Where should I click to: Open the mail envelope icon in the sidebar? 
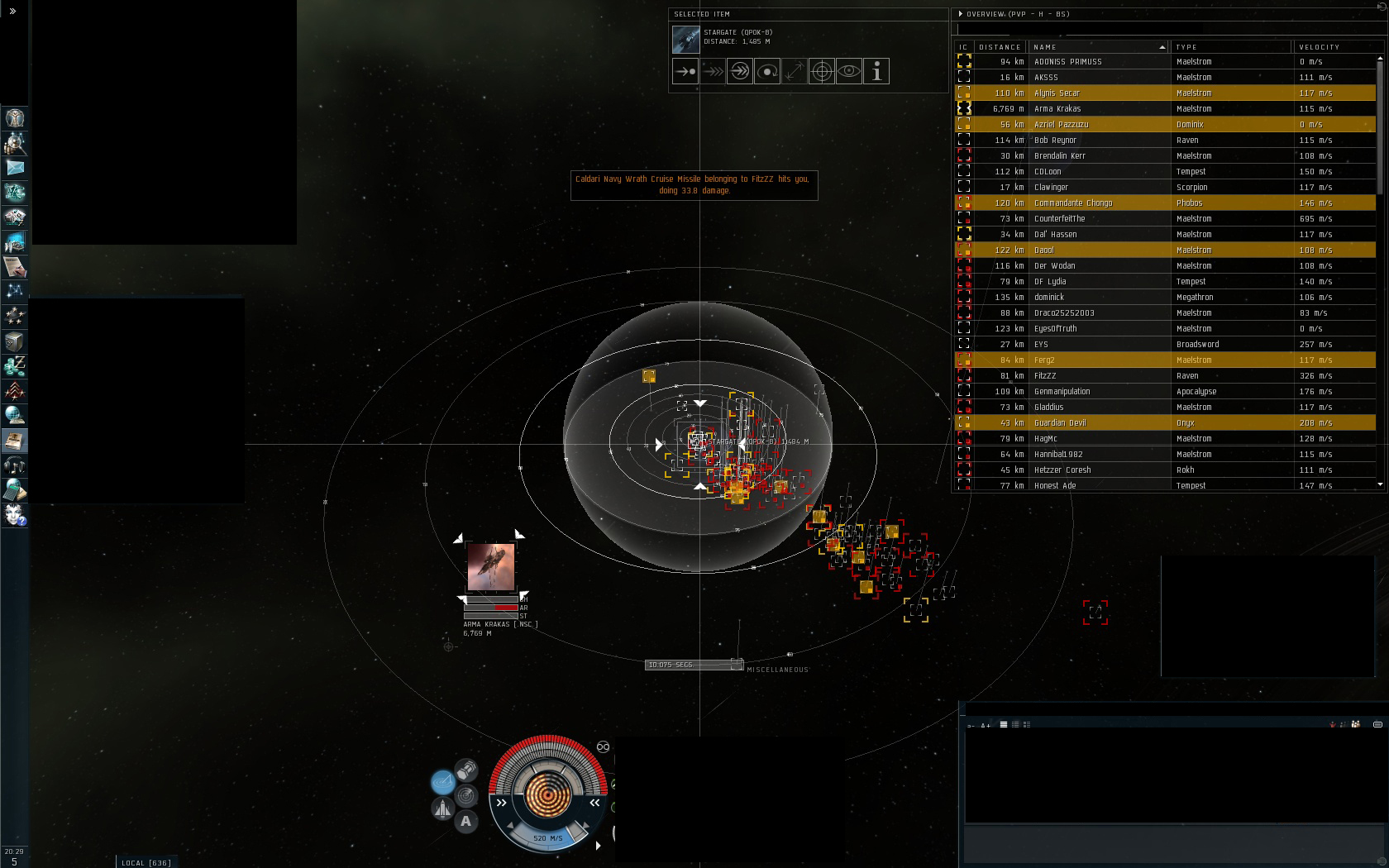coord(15,168)
